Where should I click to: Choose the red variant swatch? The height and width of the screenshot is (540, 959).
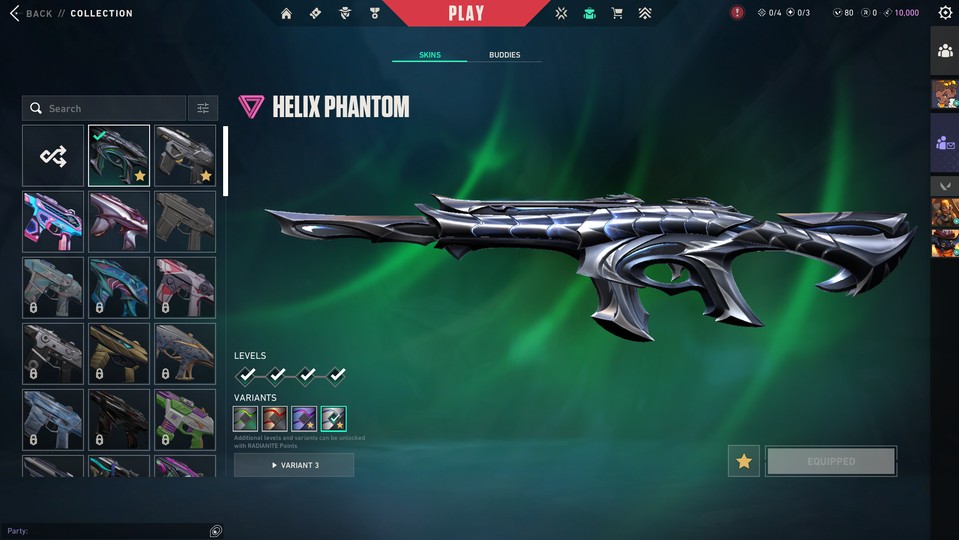(x=275, y=419)
